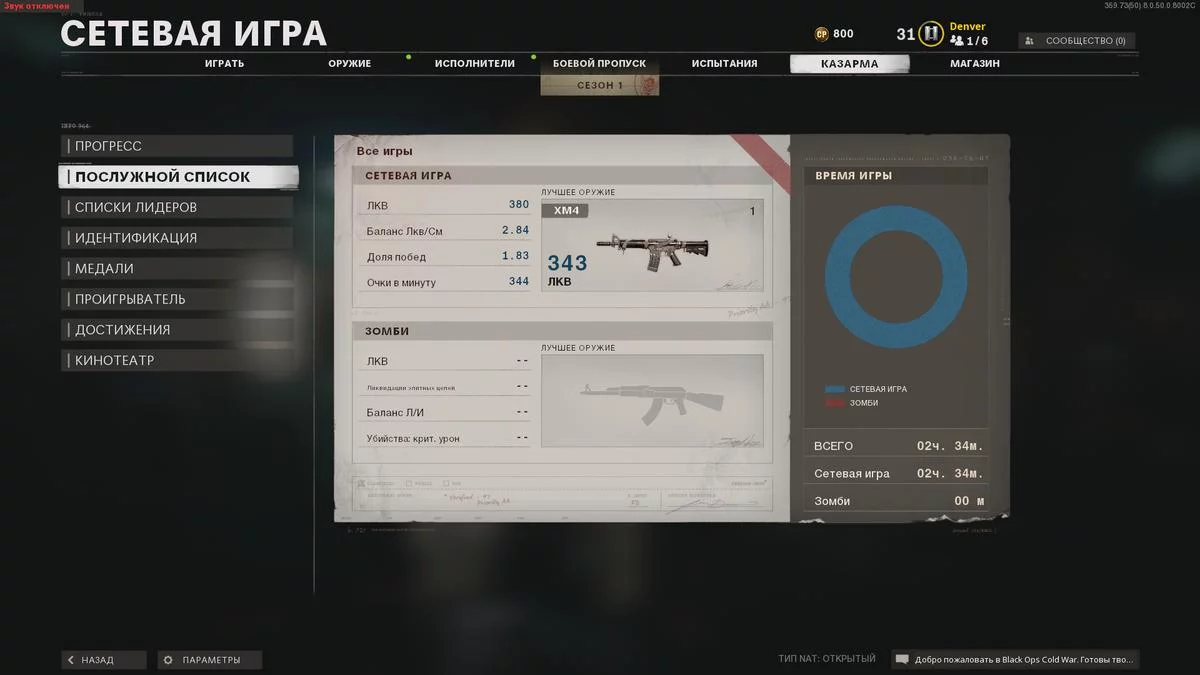The width and height of the screenshot is (1200, 675).
Task: Open the БОЕВОЙ ПРОПУСК tab
Action: tap(599, 64)
